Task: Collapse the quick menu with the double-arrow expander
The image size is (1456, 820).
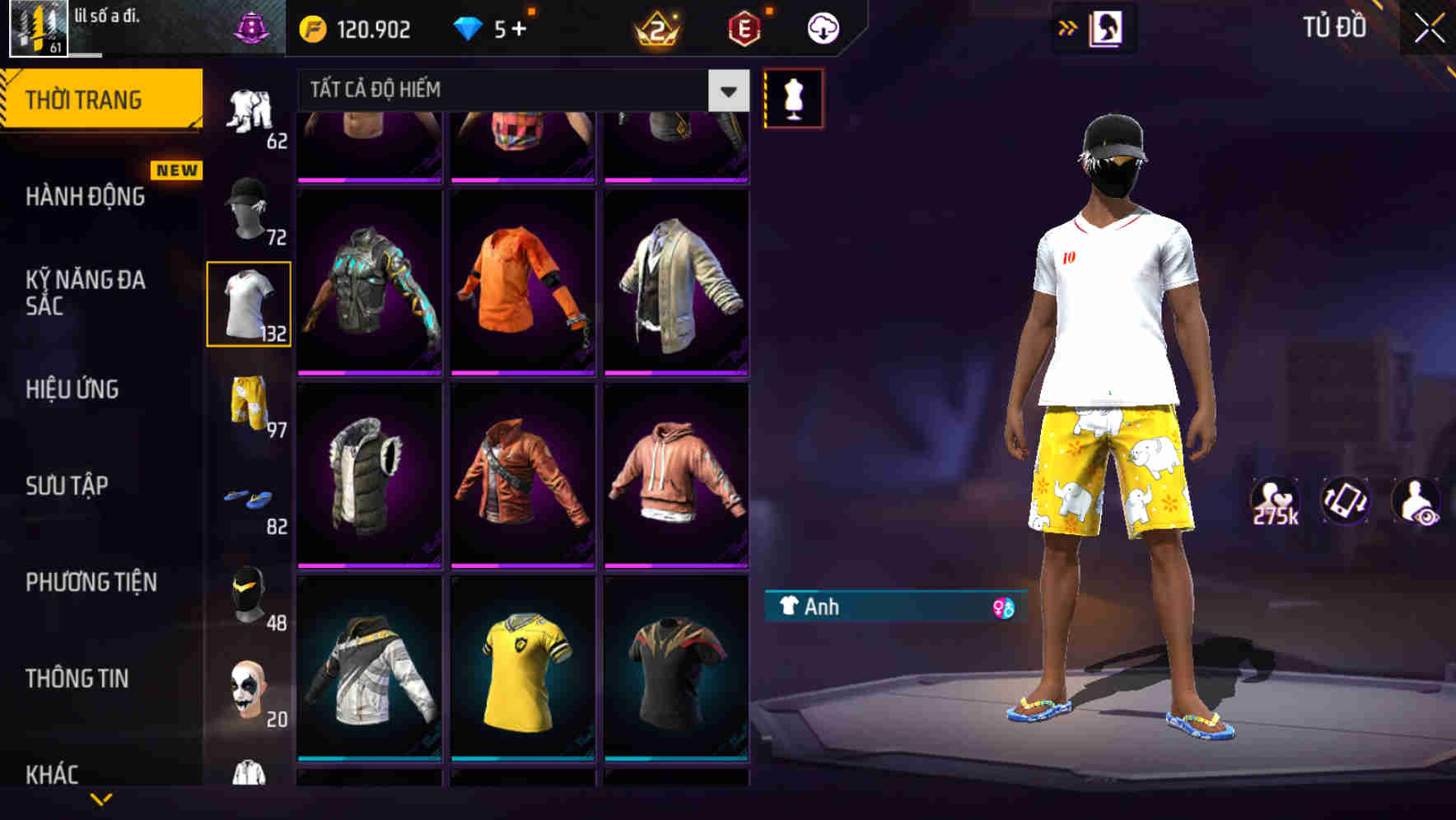Action: pos(1067,27)
